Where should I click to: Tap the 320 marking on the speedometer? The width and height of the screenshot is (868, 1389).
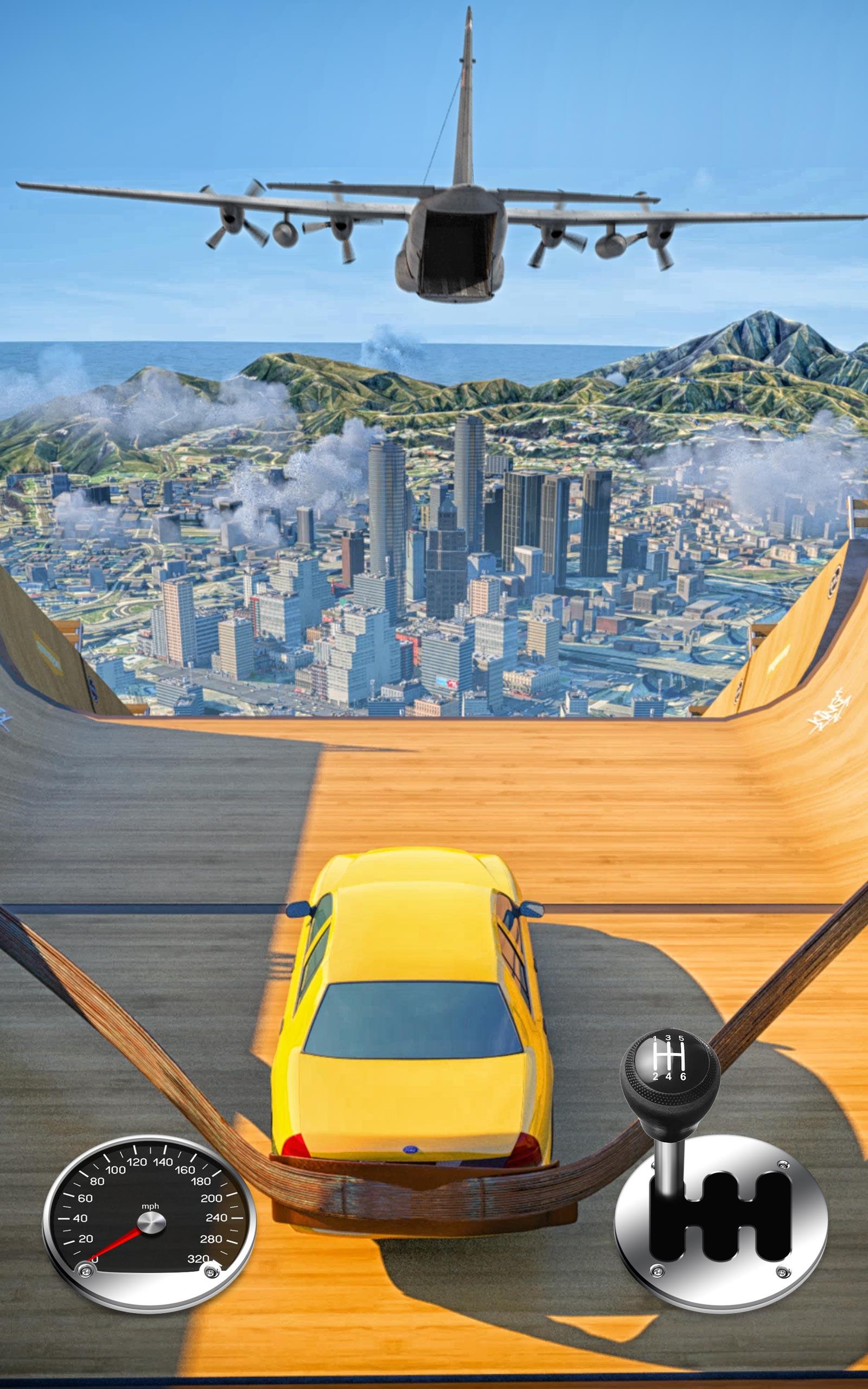pos(198,1258)
